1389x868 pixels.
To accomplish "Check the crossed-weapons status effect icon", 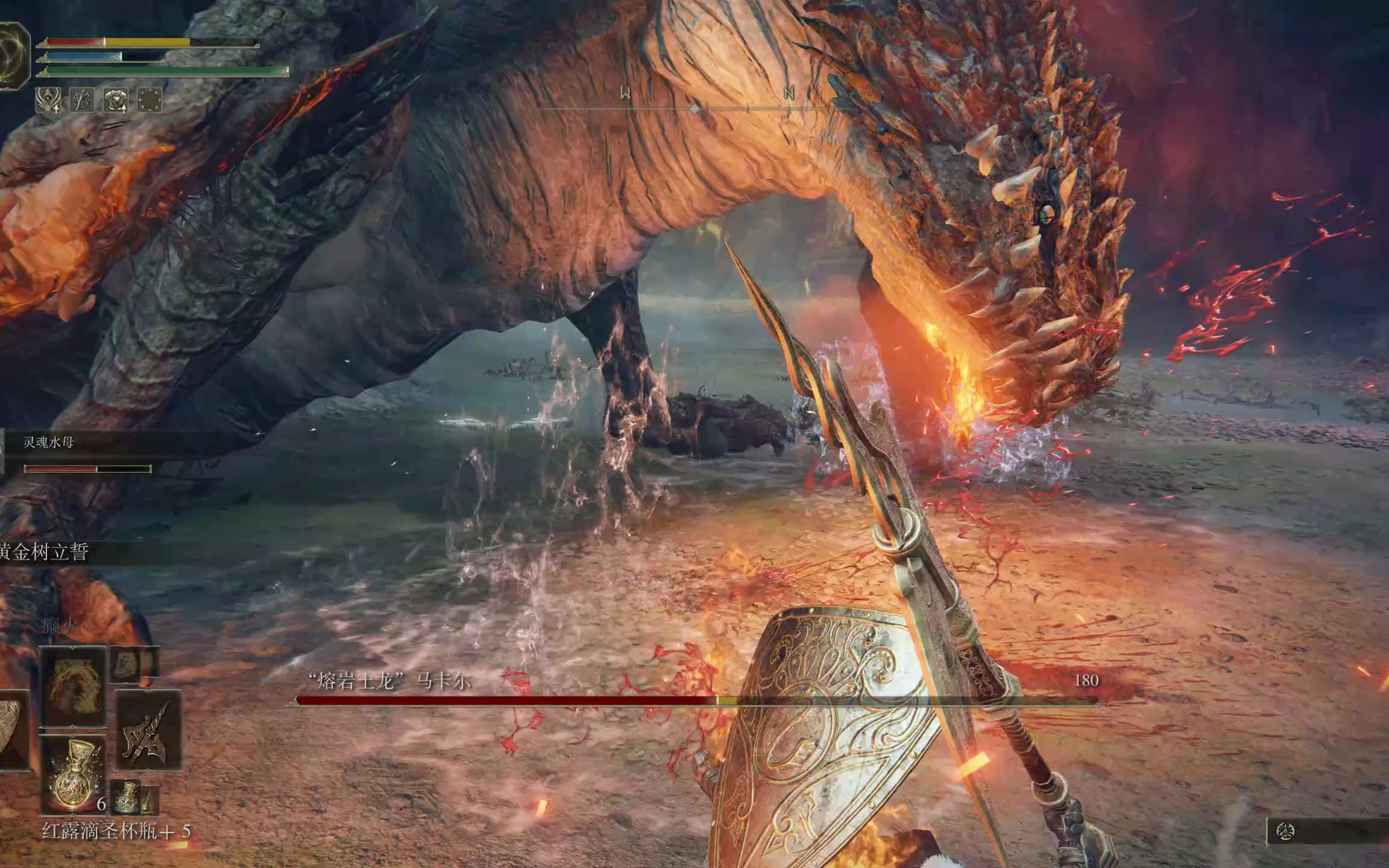I will pos(81,99).
